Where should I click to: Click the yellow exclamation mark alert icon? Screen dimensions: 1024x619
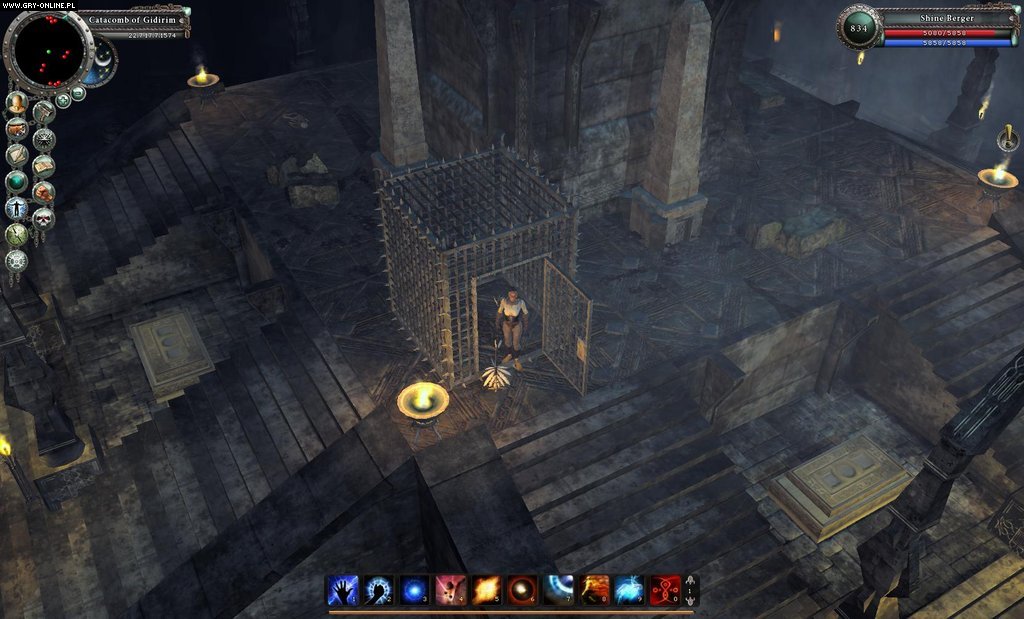1008,138
